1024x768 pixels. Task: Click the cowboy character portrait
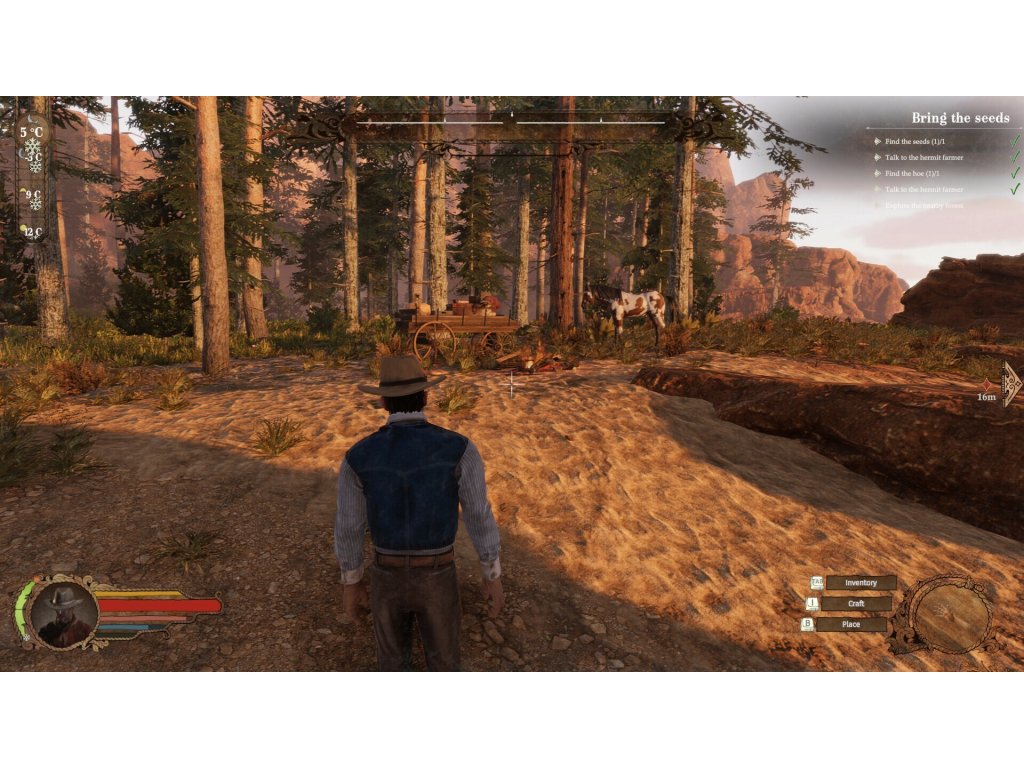coord(63,613)
